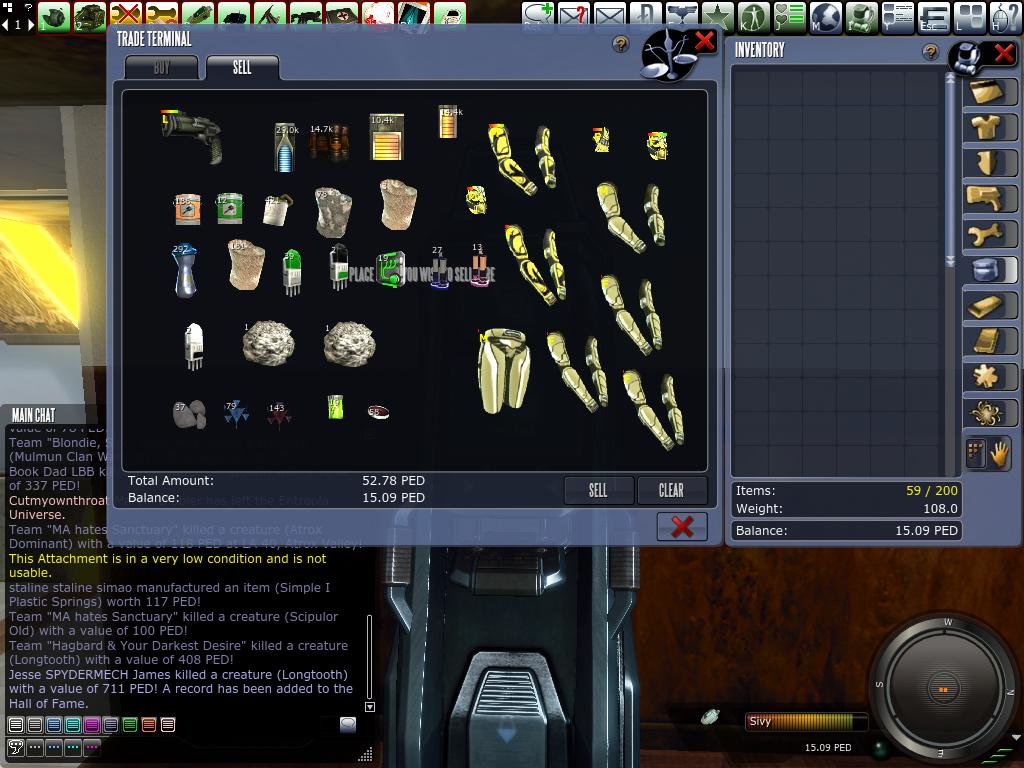Close the Trade Terminal via the scales icon X
Viewport: 1024px width, 768px height.
704,41
